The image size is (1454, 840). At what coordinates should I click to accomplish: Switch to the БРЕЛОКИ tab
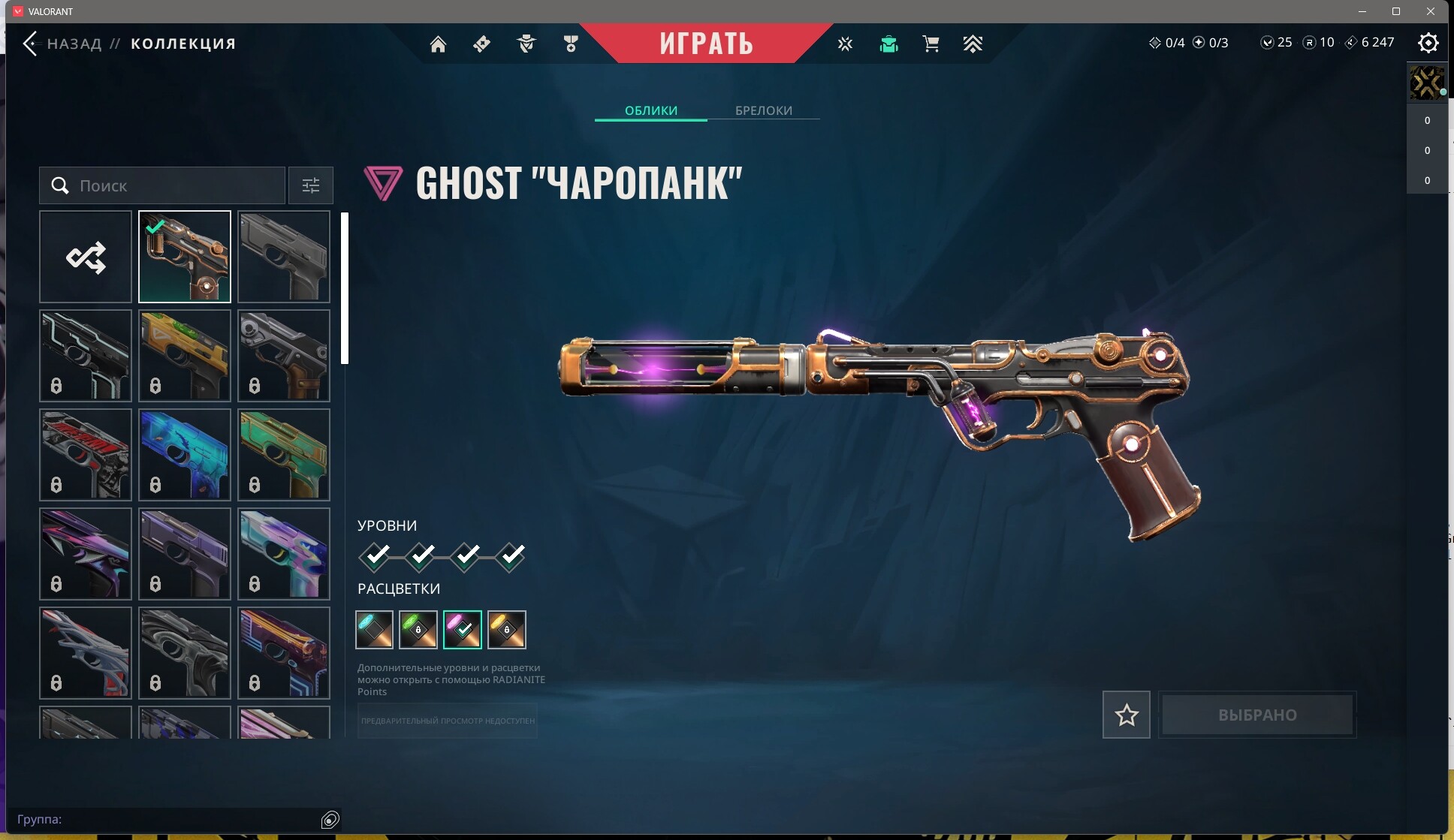(762, 110)
